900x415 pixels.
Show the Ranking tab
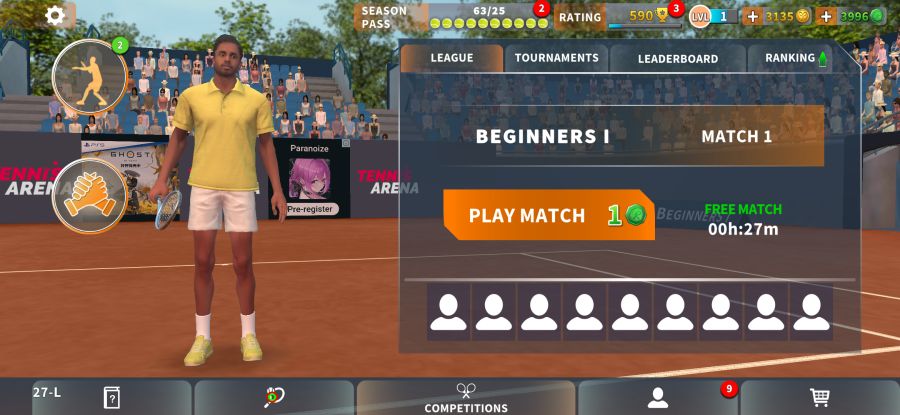(796, 58)
